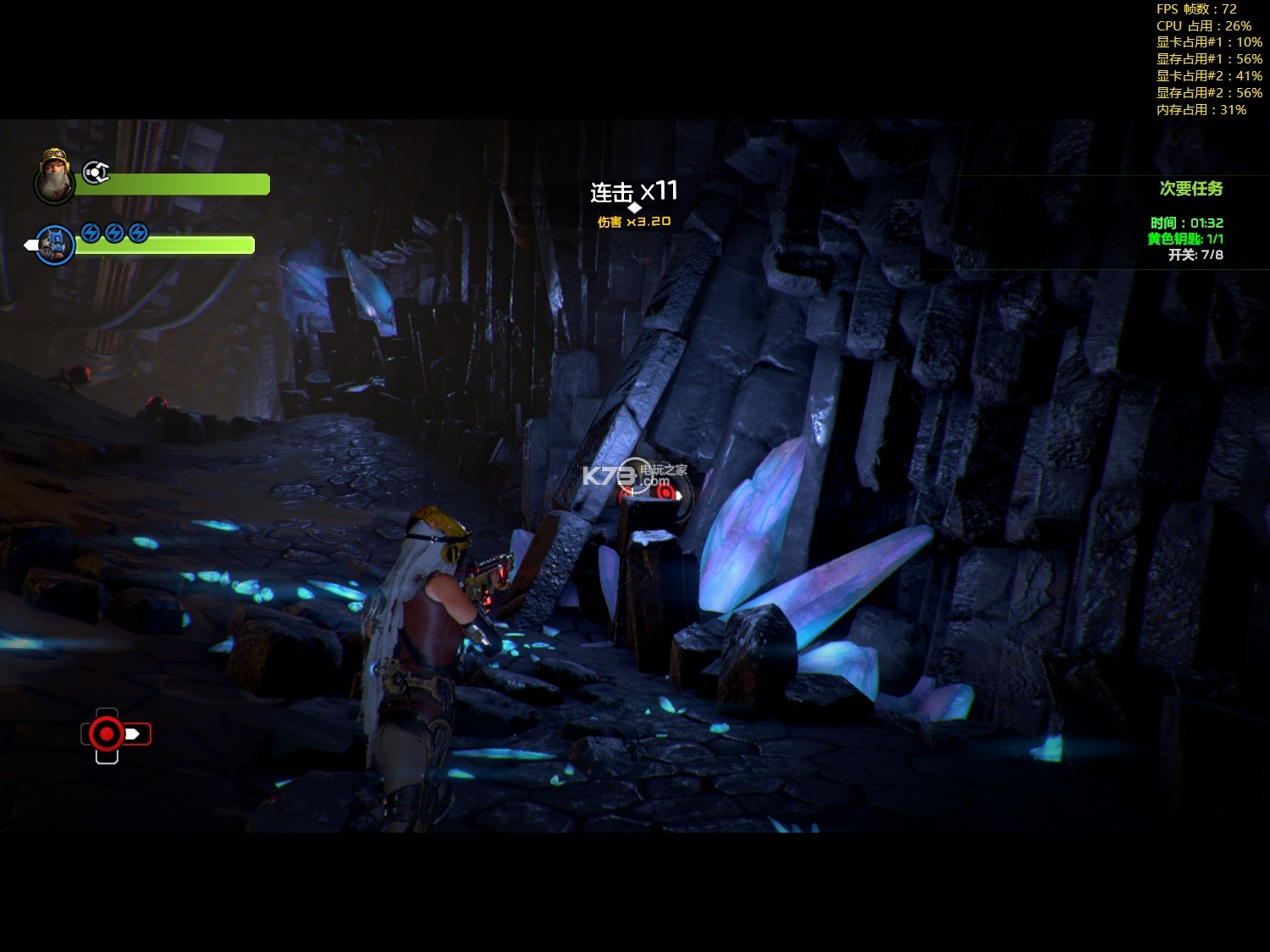
Task: Open the 次要任务 secondary objectives tracker
Action: (1190, 189)
